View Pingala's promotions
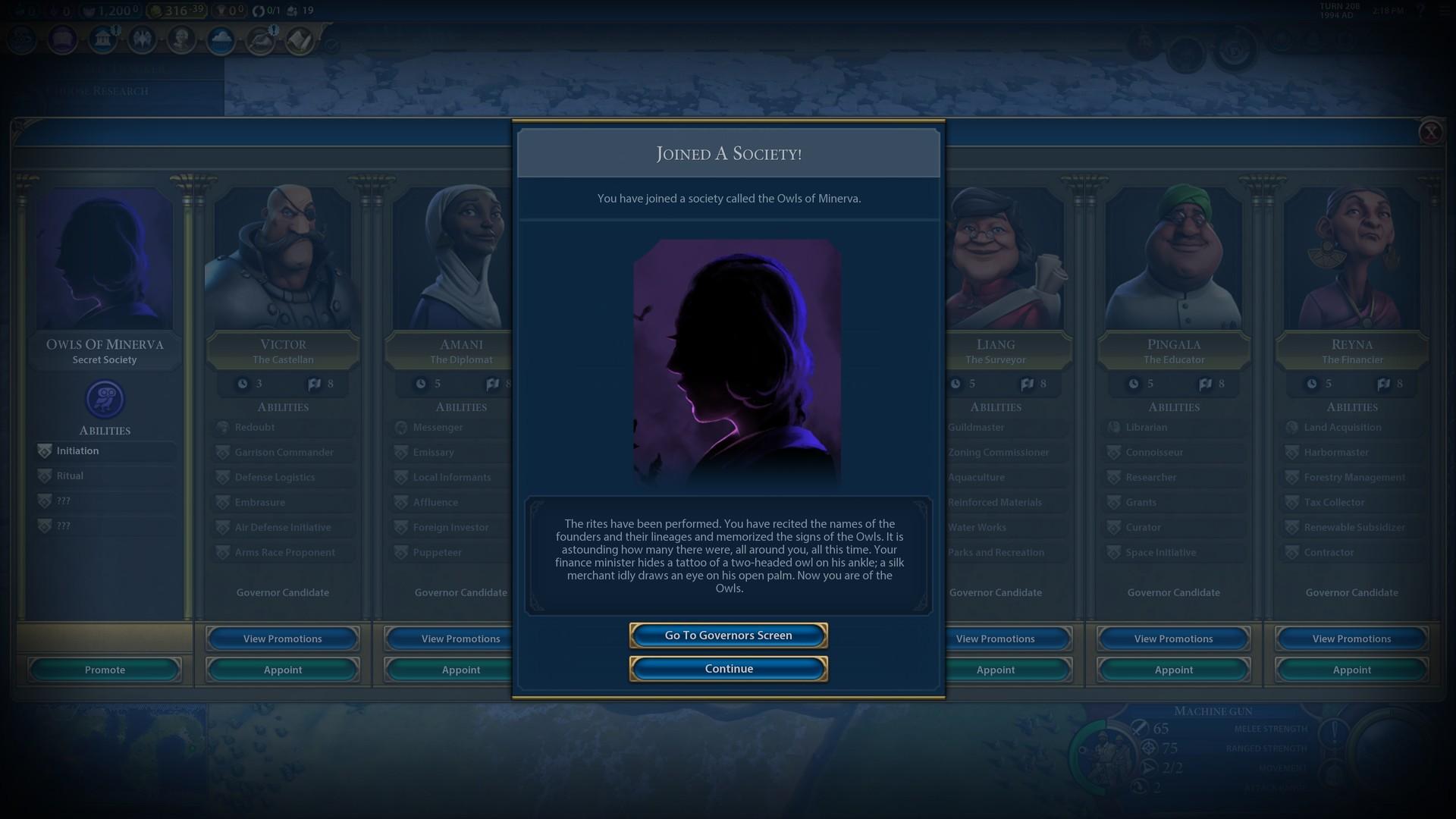The height and width of the screenshot is (819, 1456). click(1172, 639)
